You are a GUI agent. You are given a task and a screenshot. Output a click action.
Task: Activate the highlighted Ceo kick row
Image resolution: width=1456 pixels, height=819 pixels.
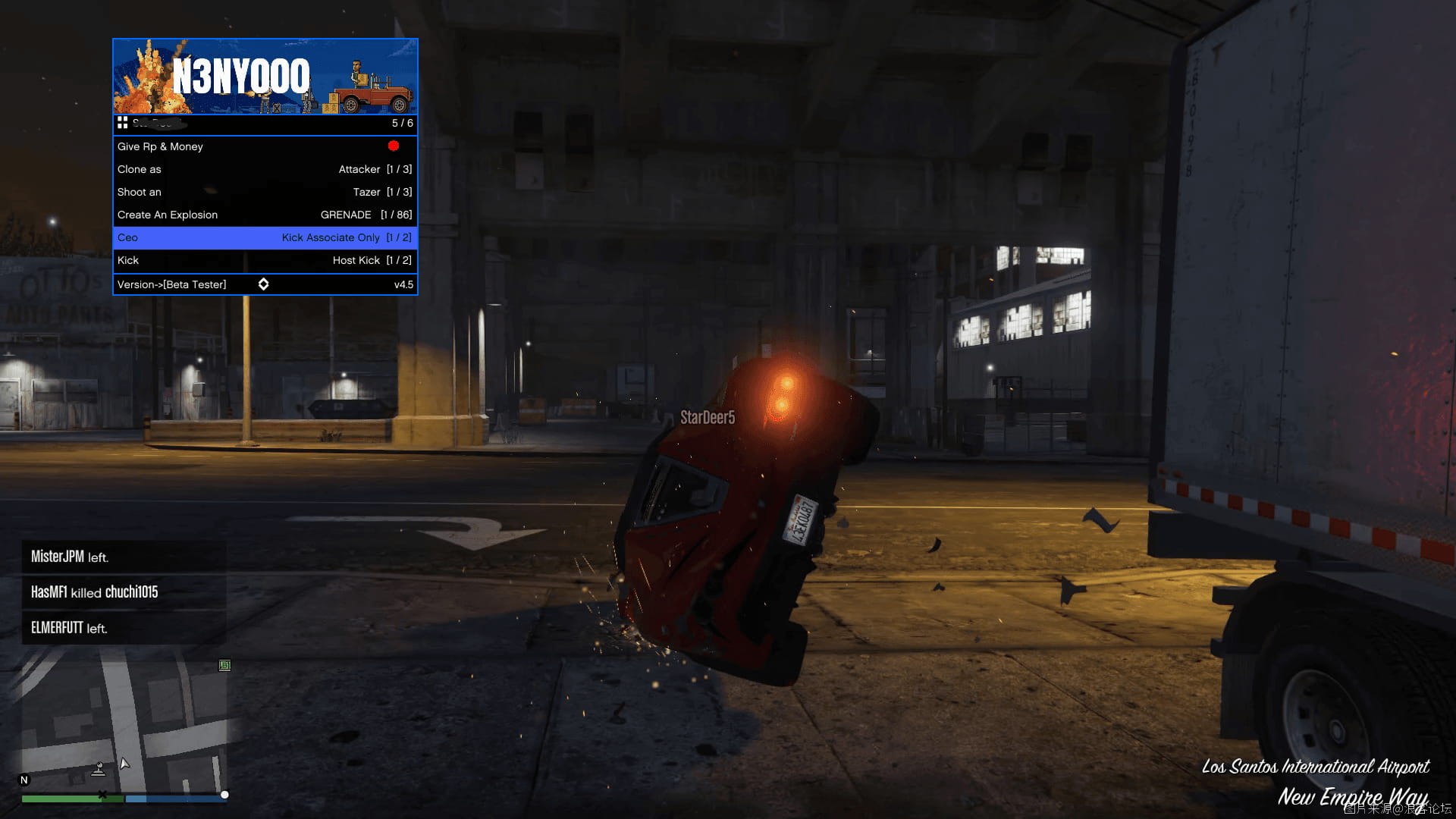[x=265, y=237]
